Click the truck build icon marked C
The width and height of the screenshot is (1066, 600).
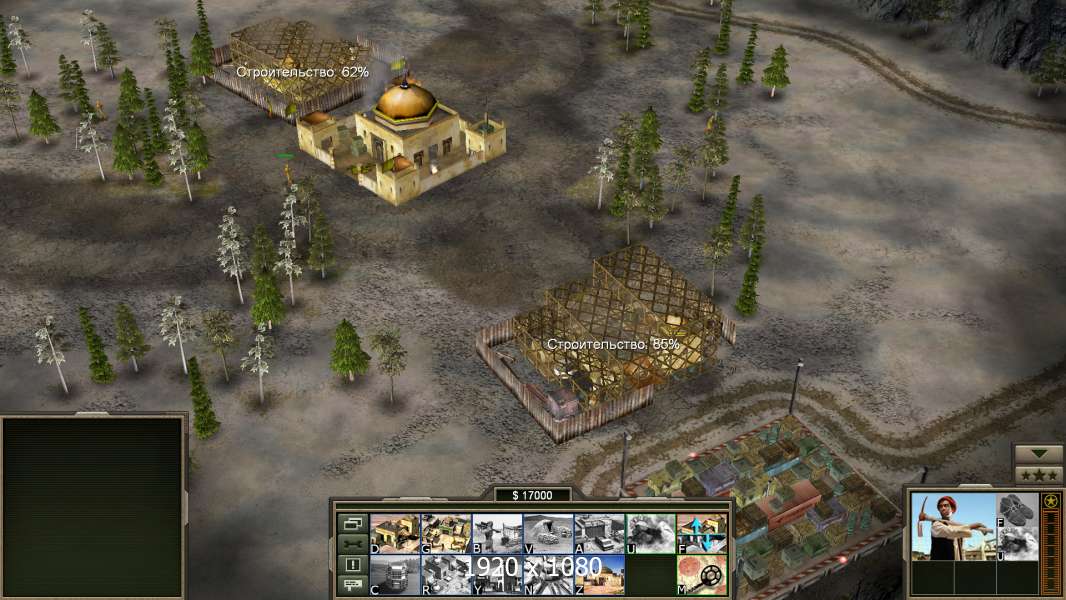click(394, 575)
